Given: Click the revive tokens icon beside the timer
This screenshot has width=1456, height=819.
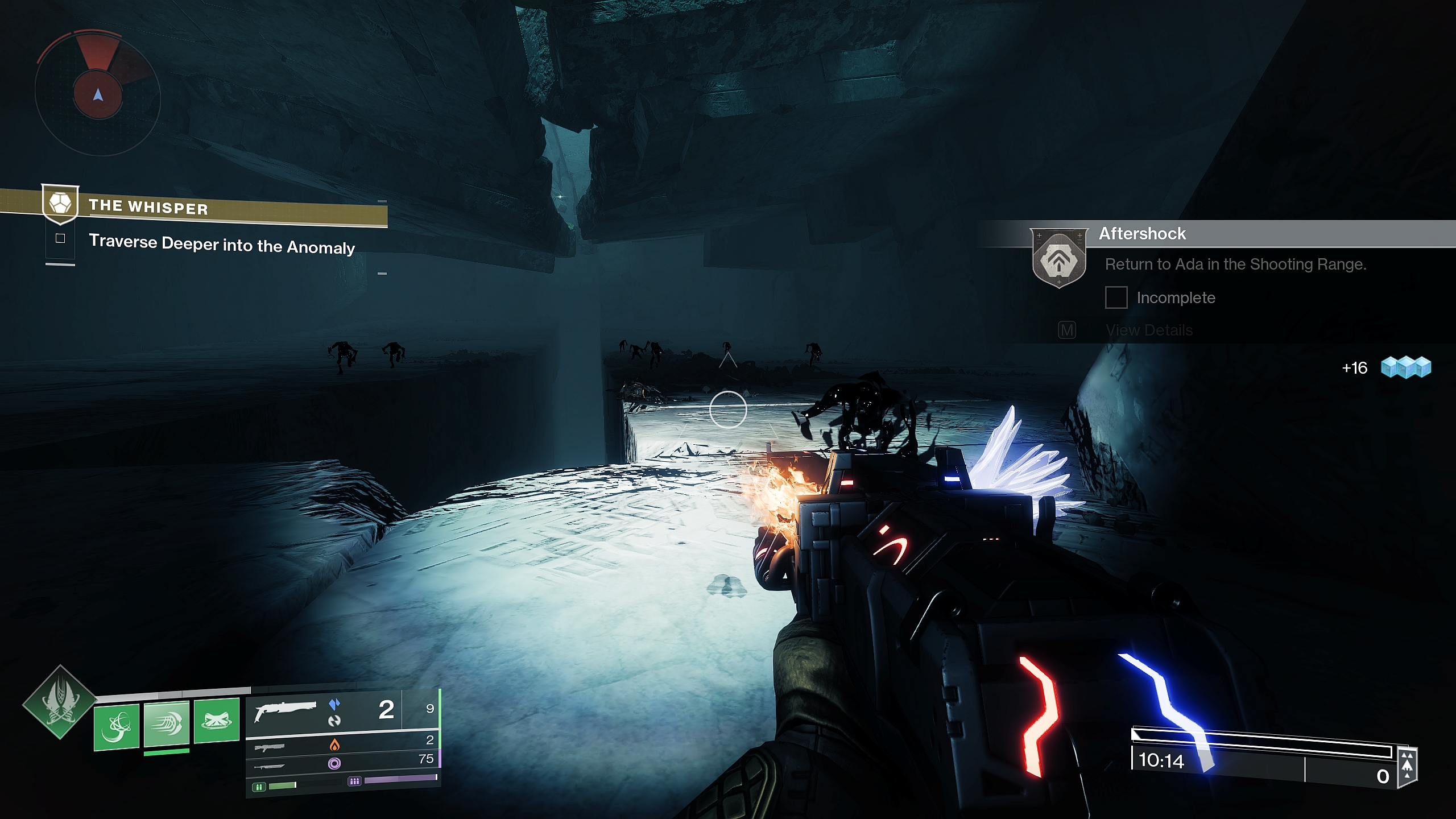Looking at the screenshot, I should coord(1407,765).
